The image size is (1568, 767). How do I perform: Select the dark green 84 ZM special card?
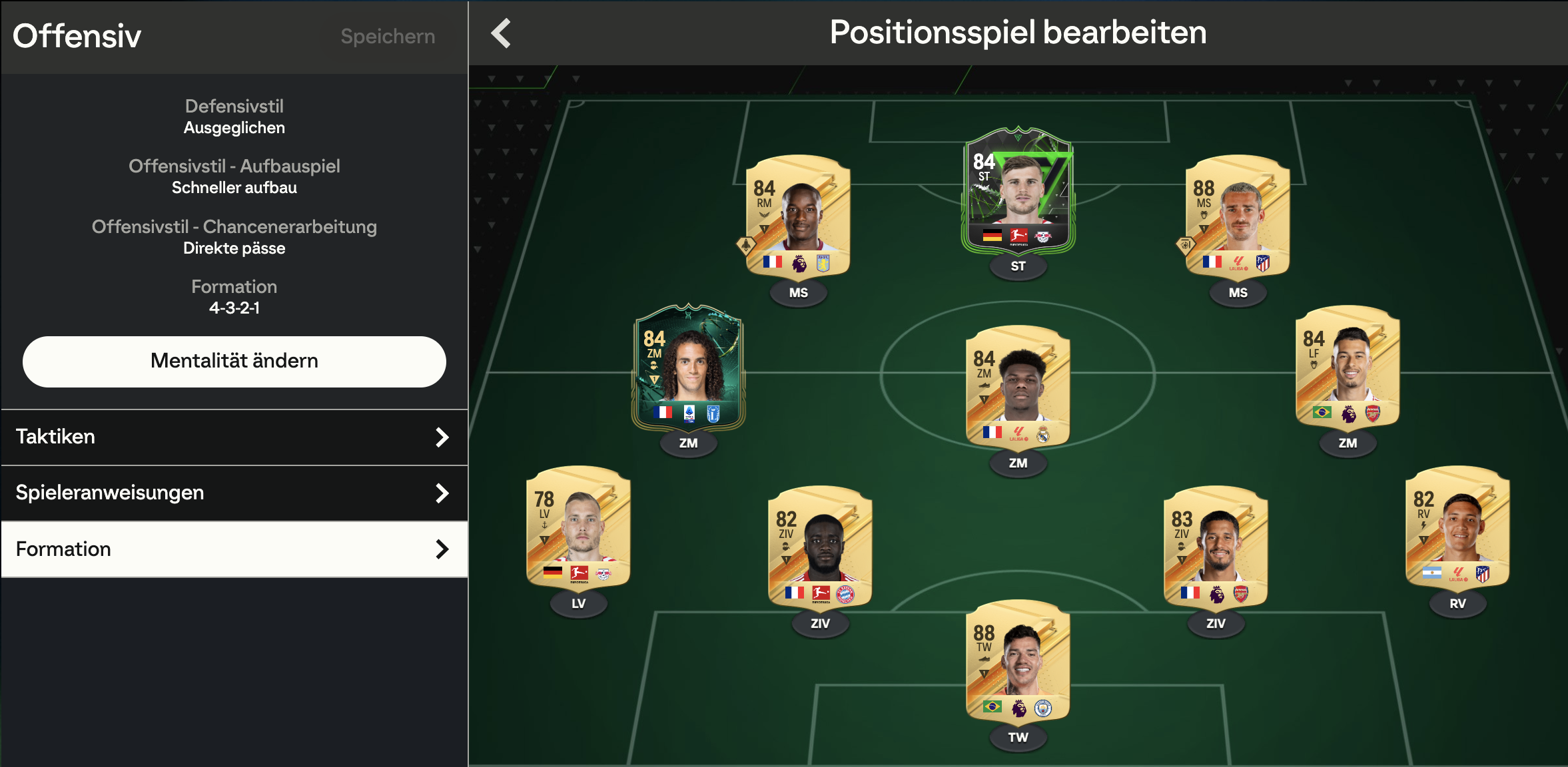(688, 368)
